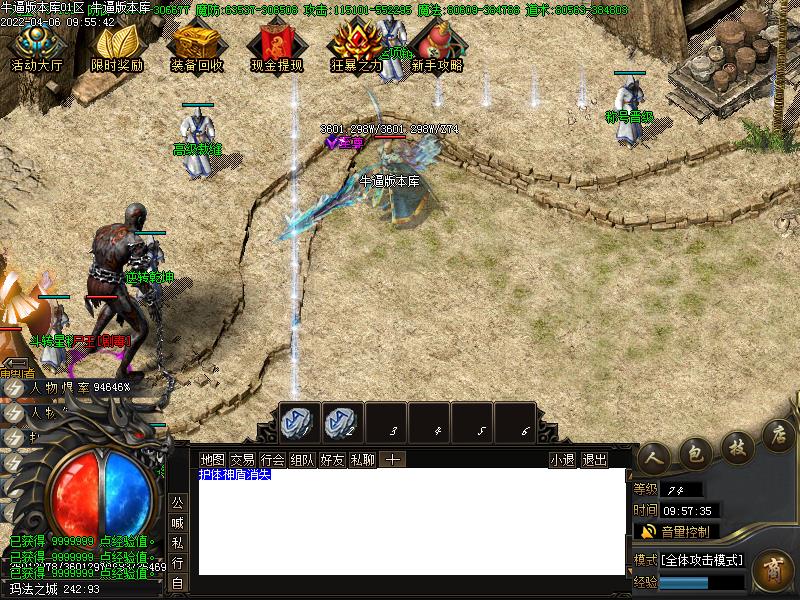Click the 小退 return-to-character-select button
Screen dimensions: 800x600
click(x=562, y=460)
